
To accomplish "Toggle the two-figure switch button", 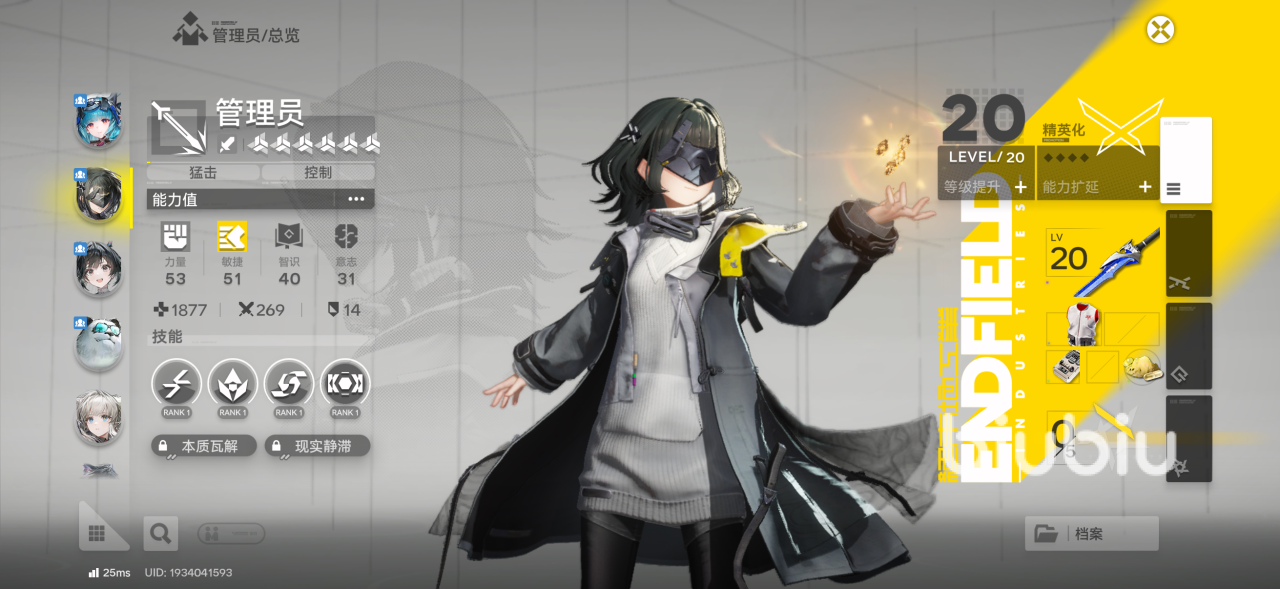I will pos(231,534).
